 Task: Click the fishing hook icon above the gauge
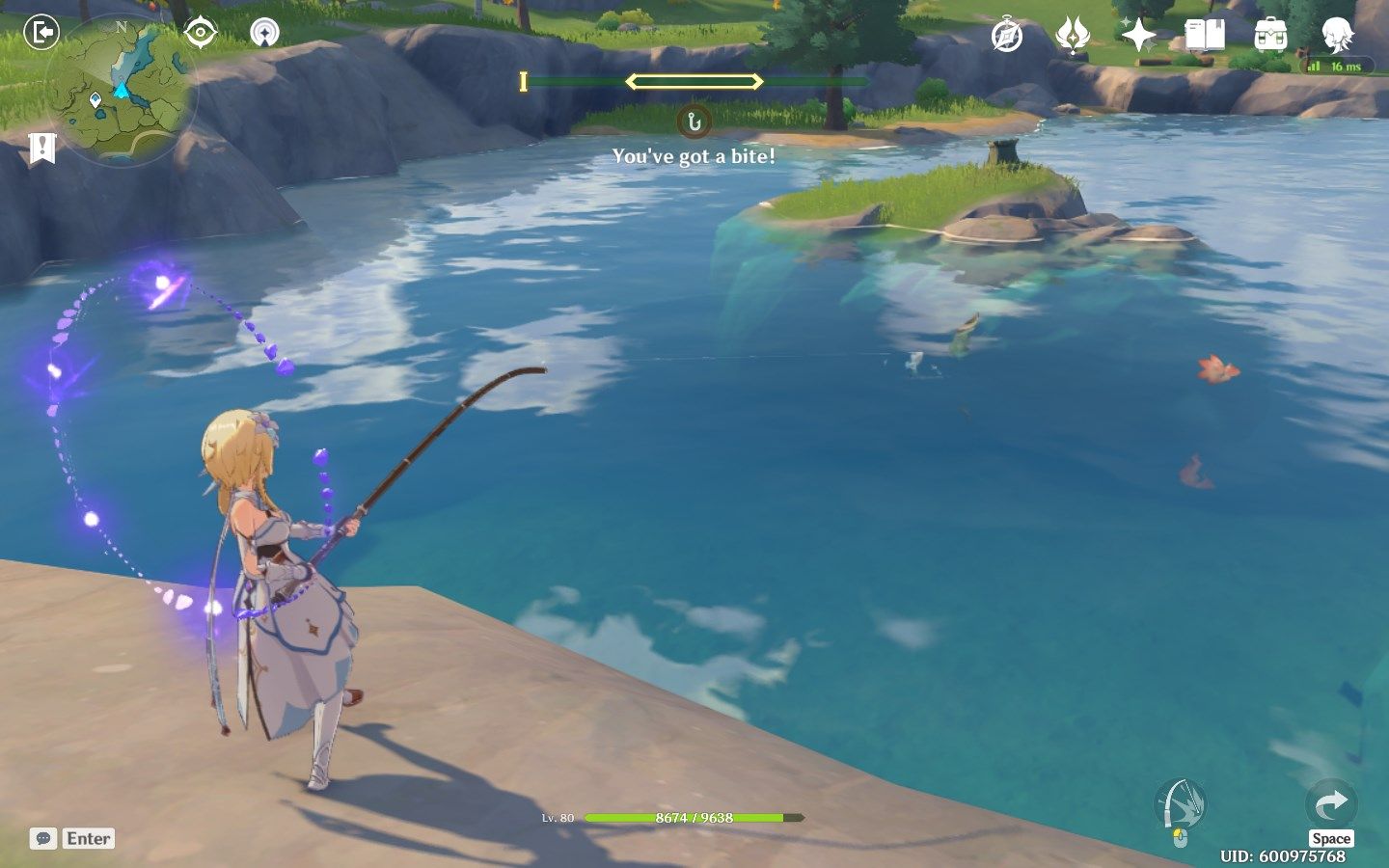point(696,122)
